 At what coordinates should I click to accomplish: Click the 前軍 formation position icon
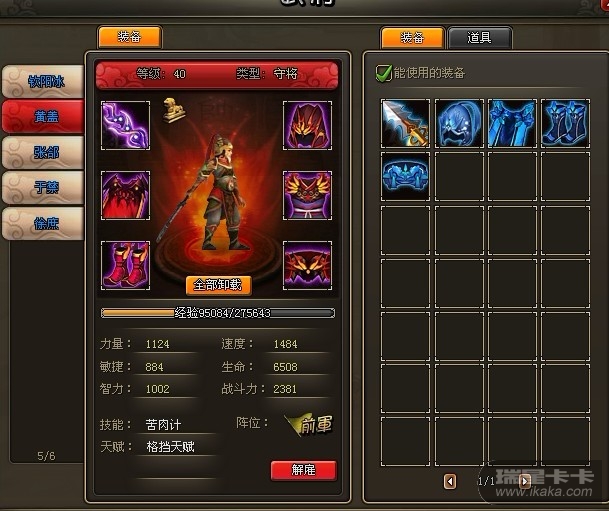tap(307, 424)
